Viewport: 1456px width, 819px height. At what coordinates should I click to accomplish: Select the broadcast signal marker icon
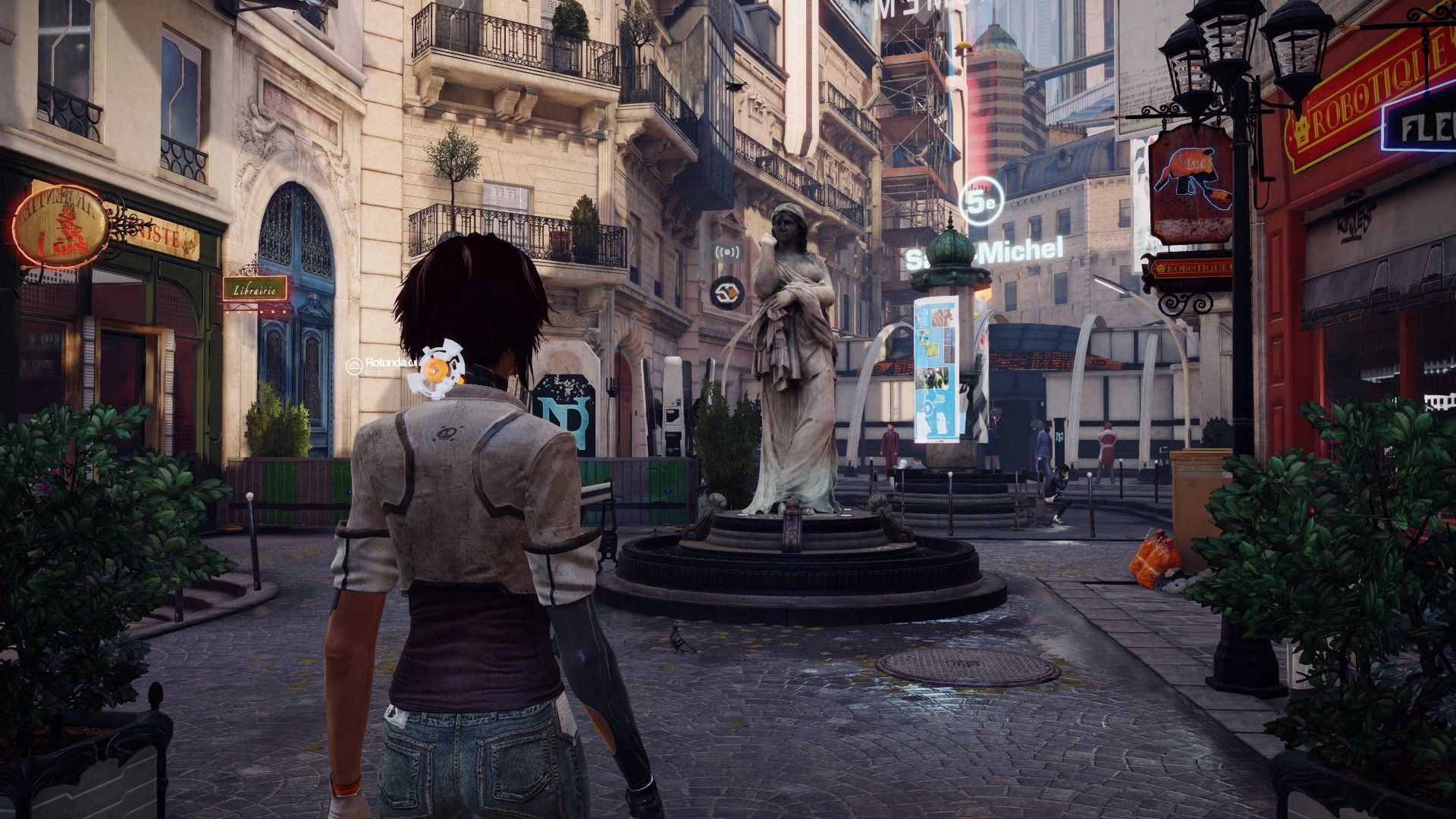point(726,250)
